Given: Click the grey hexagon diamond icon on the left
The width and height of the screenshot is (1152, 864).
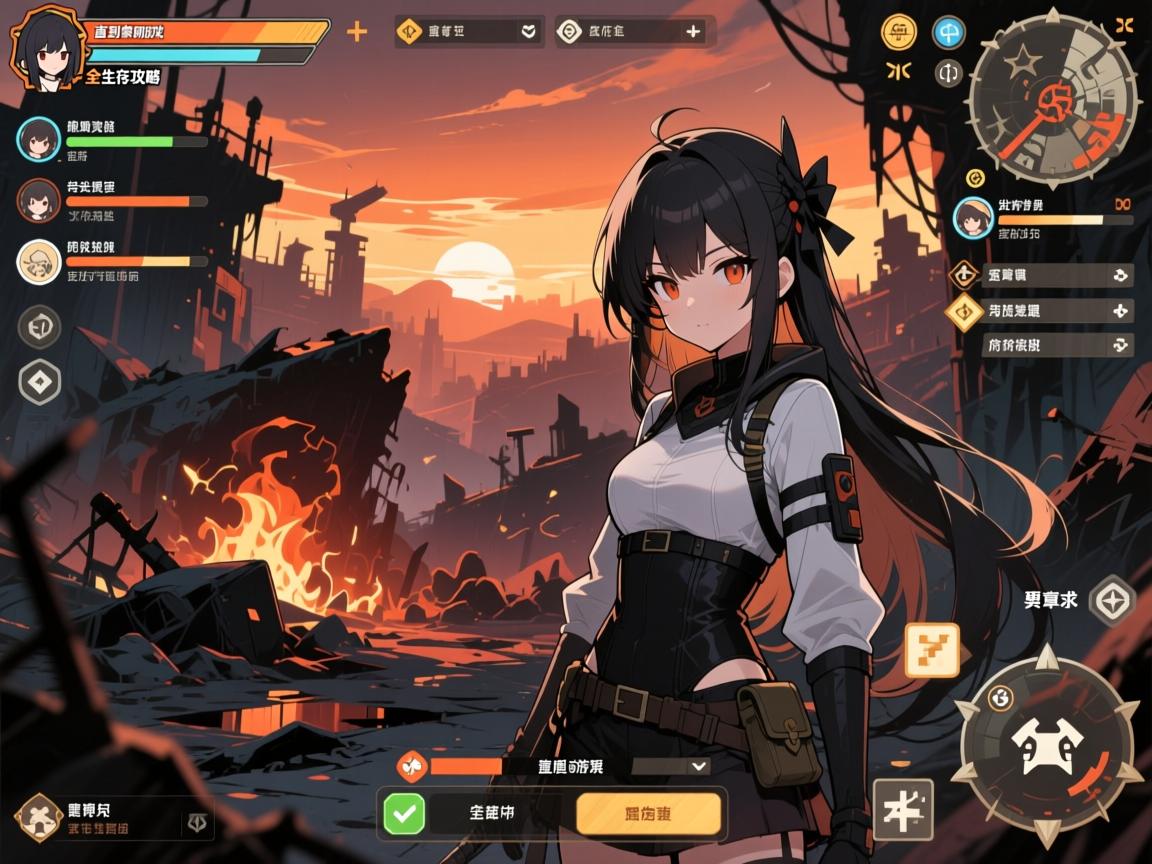Looking at the screenshot, I should click(40, 382).
